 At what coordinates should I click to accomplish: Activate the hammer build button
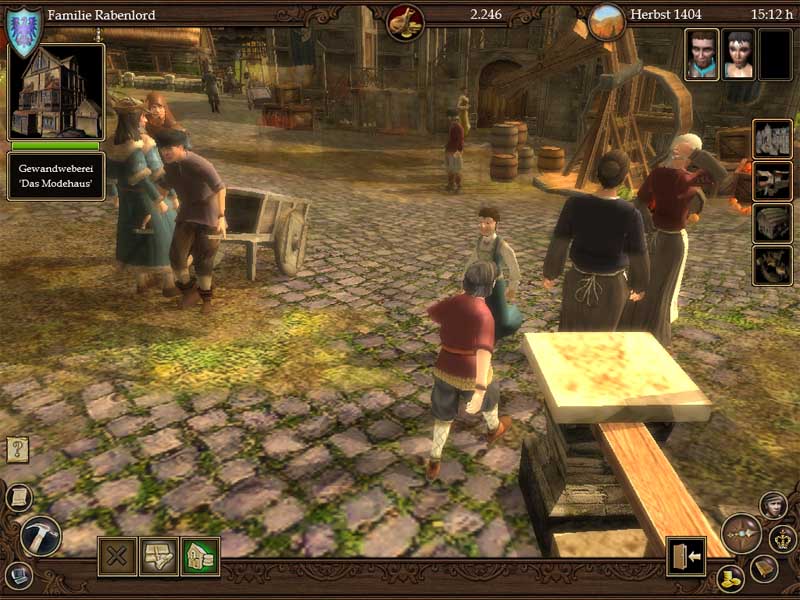point(41,535)
